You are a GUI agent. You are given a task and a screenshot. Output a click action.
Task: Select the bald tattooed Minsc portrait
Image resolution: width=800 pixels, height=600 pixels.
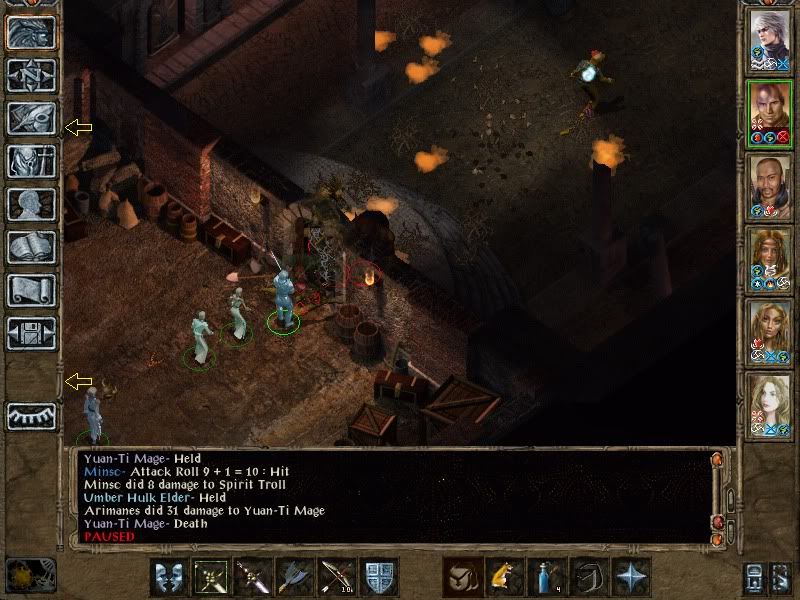tap(769, 114)
